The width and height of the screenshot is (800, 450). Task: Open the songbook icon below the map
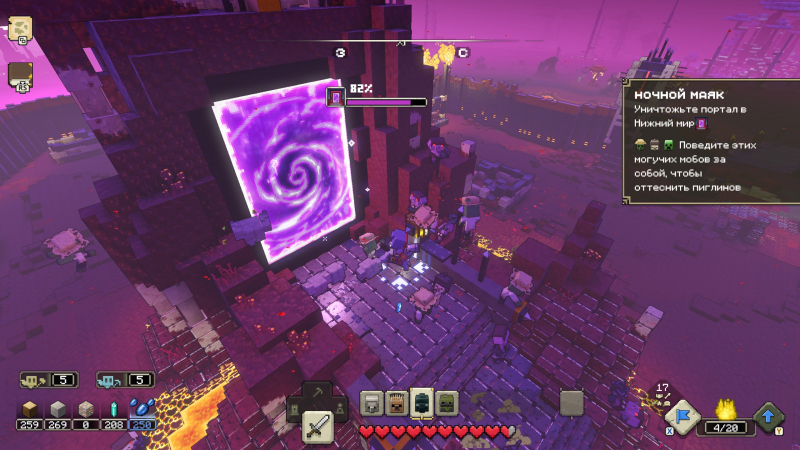20,75
